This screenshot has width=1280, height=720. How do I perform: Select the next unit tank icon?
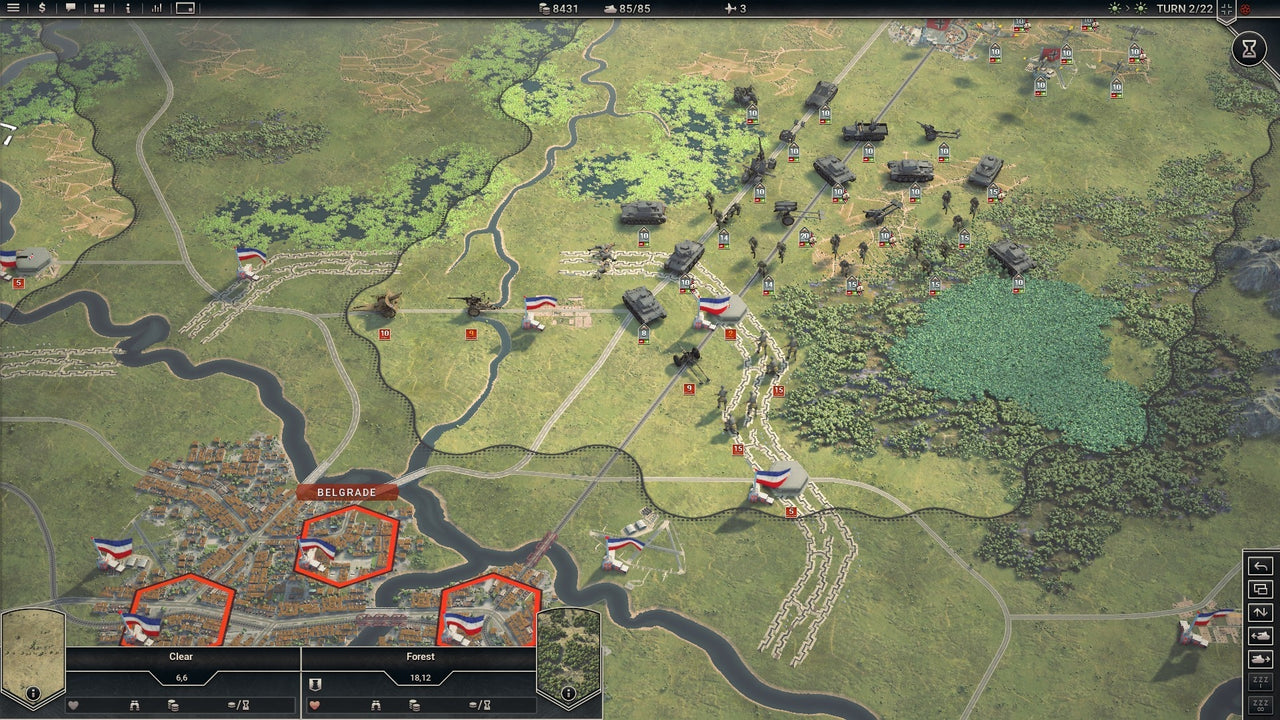pos(1261,659)
